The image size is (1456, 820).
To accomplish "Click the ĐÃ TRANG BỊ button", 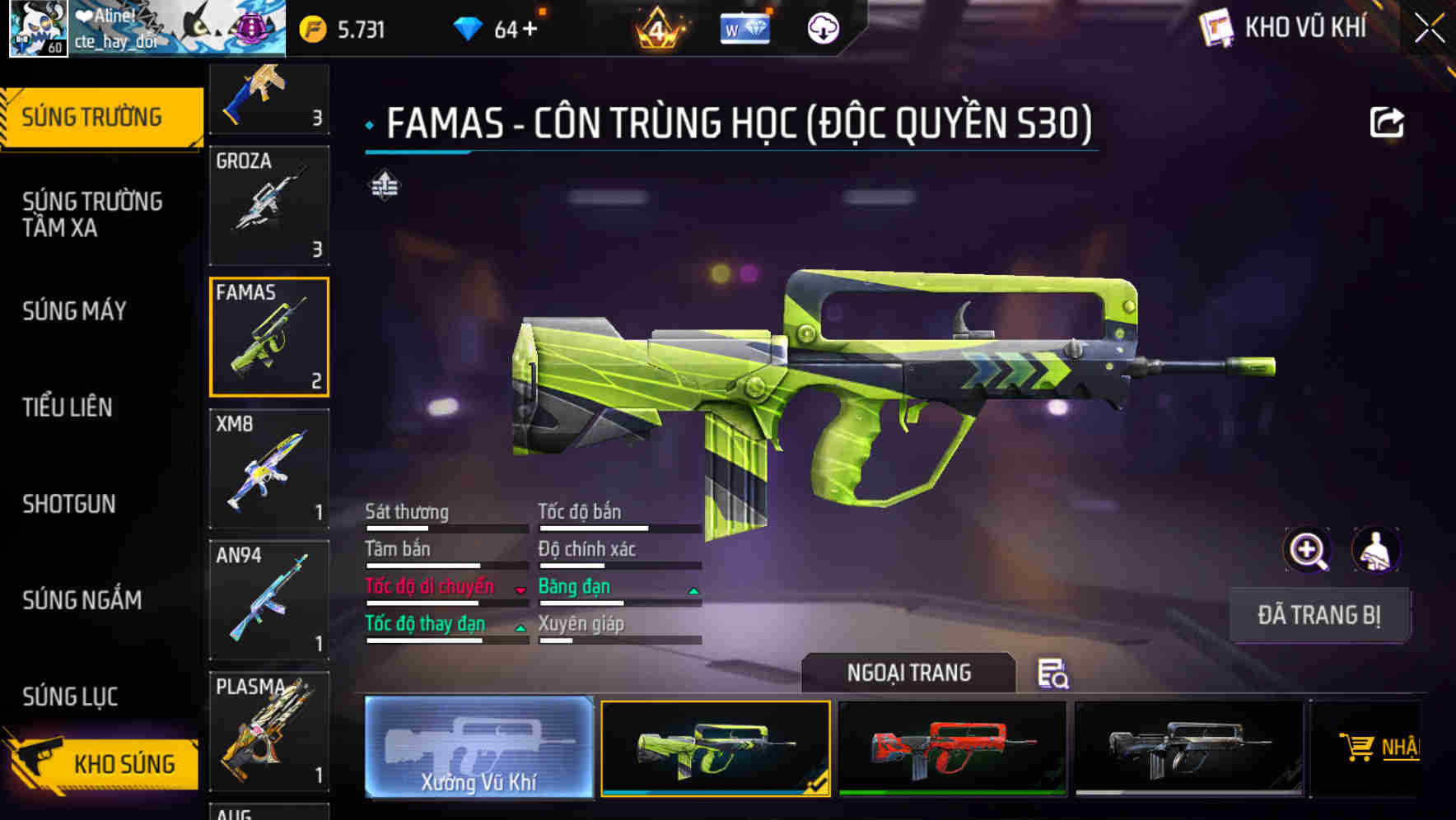I will pos(1318,615).
